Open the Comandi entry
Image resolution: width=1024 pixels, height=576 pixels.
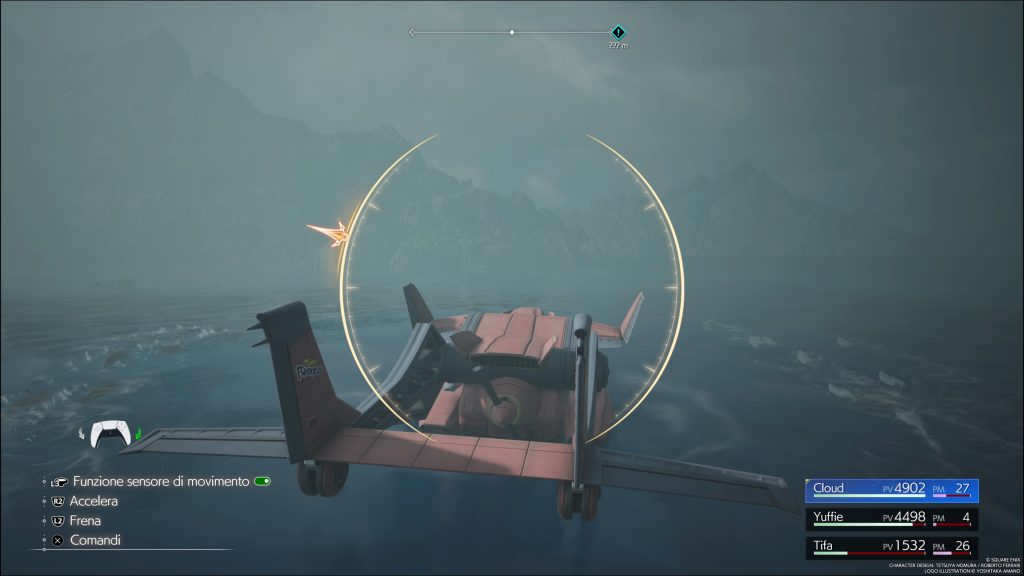(94, 540)
